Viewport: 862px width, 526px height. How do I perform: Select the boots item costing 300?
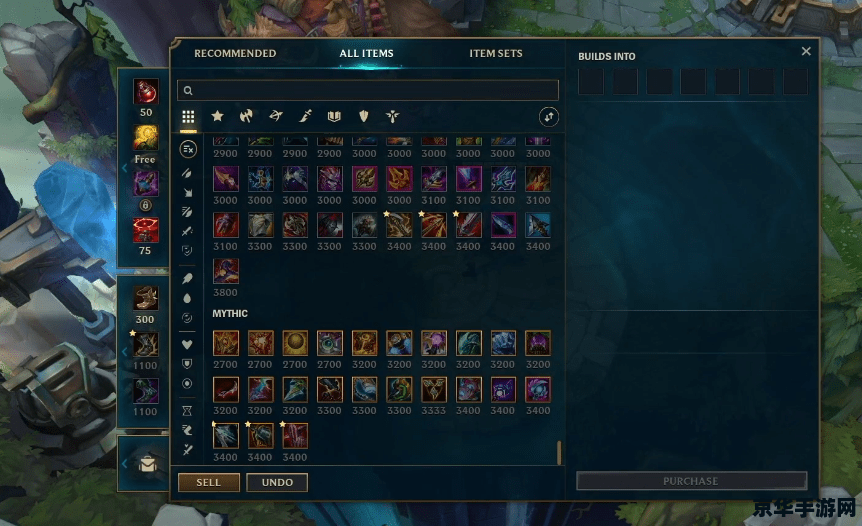[x=146, y=298]
